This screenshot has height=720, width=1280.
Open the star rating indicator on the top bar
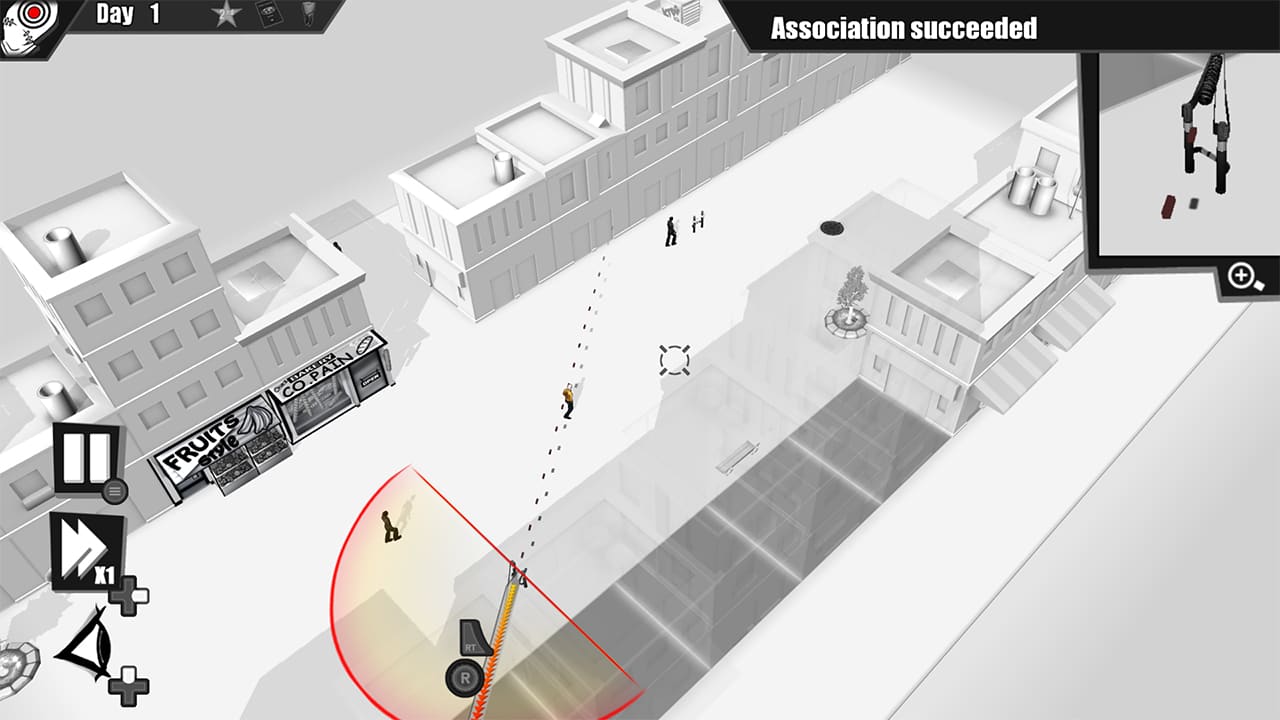click(x=228, y=16)
